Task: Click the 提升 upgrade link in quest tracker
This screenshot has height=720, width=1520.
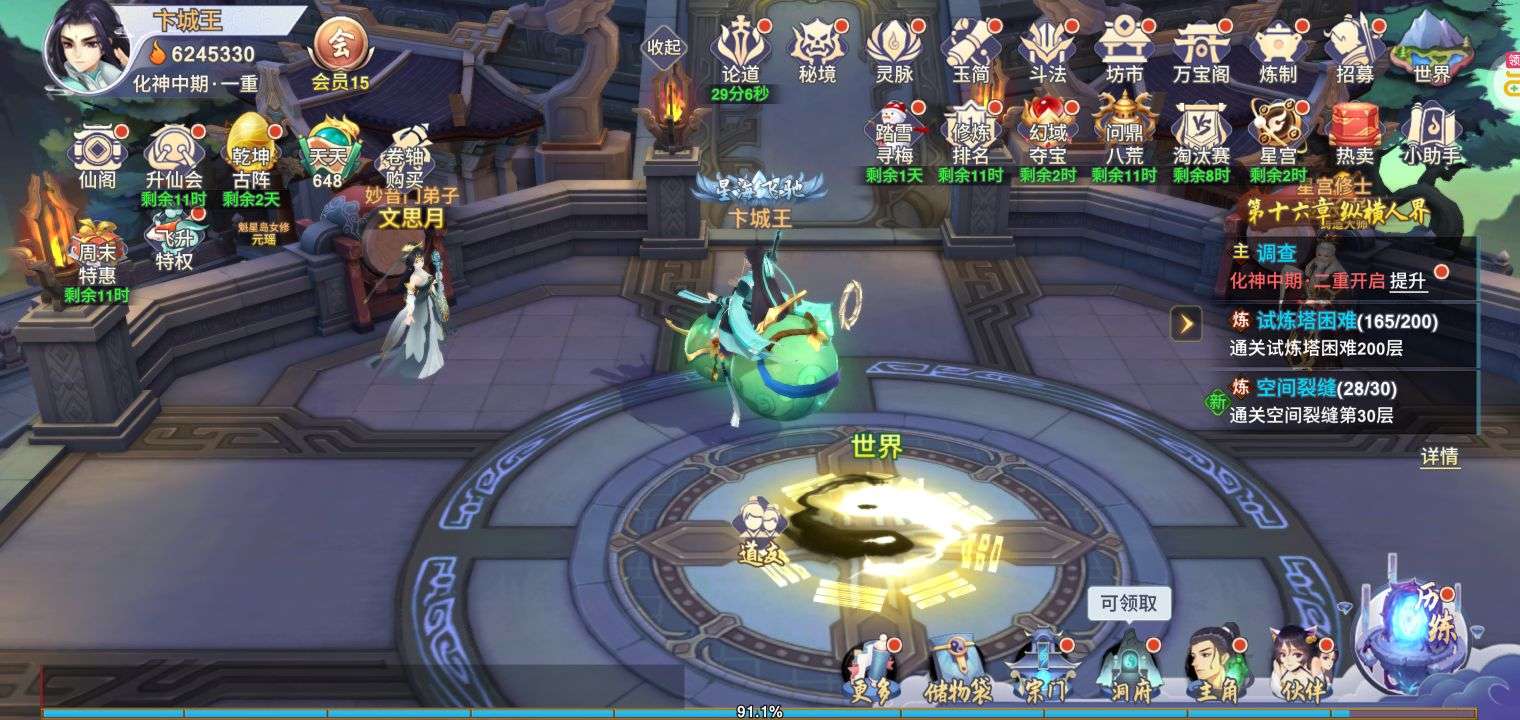Action: 1408,281
